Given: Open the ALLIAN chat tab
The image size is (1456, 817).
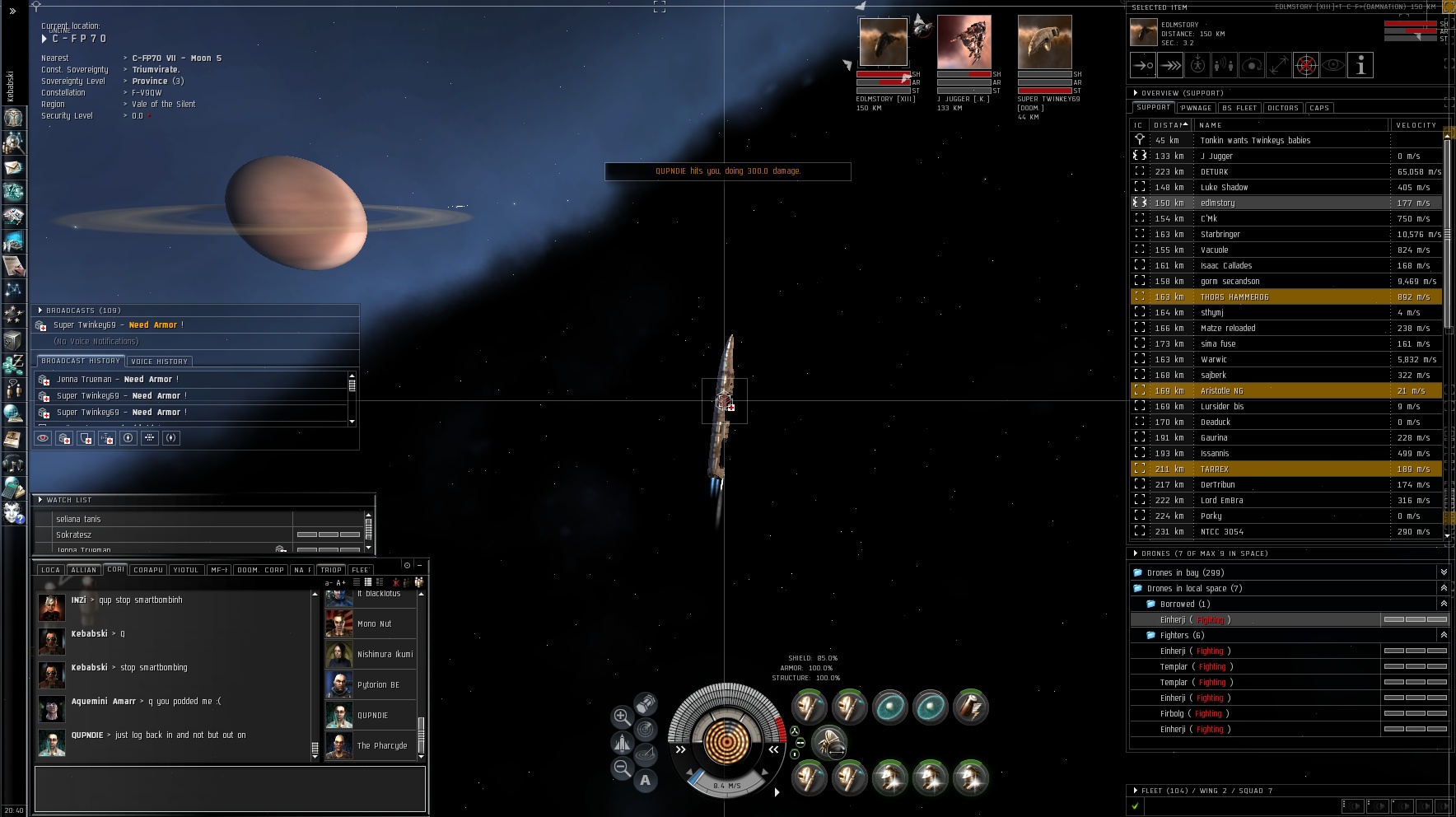Looking at the screenshot, I should pos(83,570).
